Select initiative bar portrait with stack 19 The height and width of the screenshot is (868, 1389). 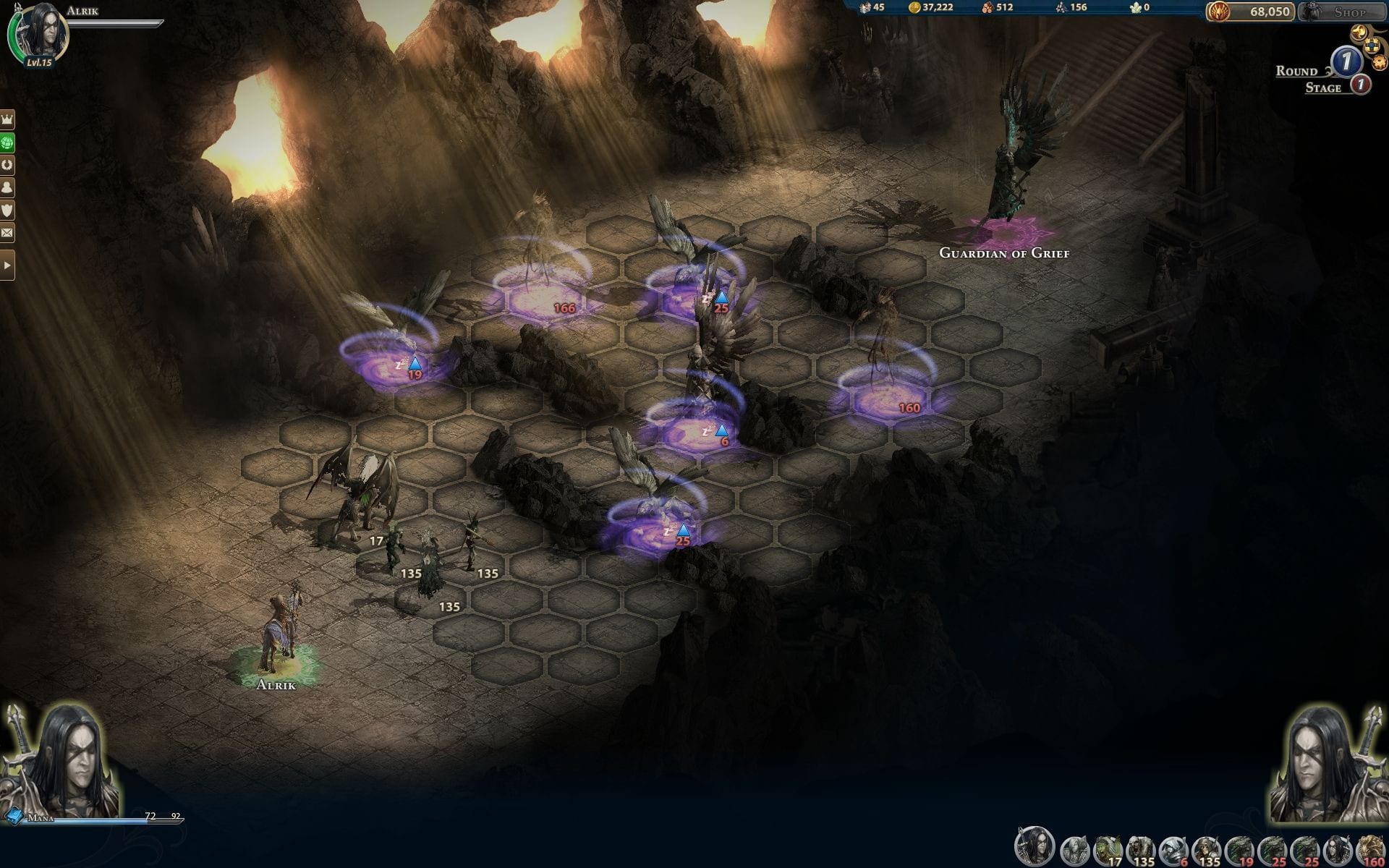[1239, 849]
